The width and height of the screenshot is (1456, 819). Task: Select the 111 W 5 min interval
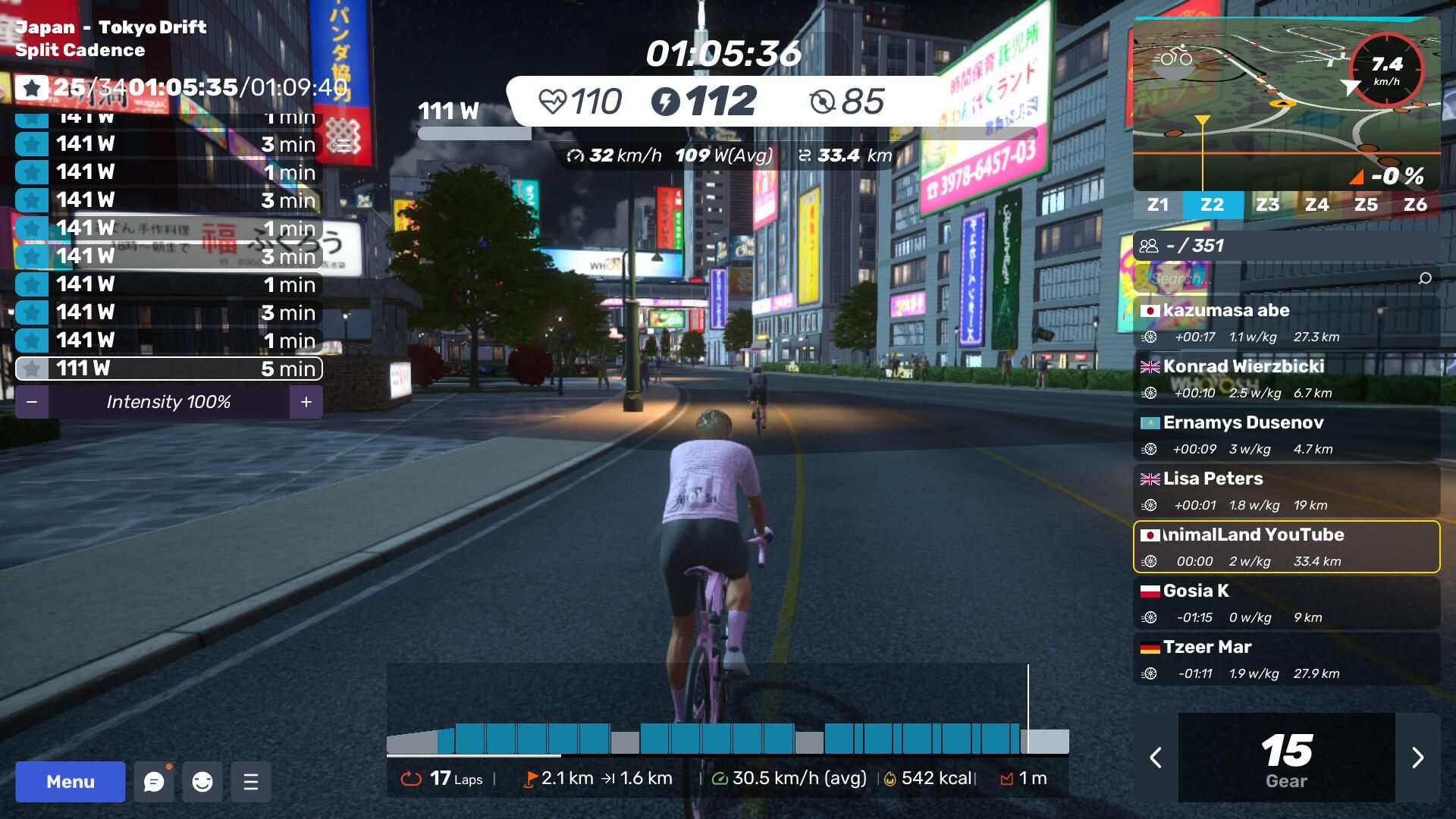pos(168,369)
